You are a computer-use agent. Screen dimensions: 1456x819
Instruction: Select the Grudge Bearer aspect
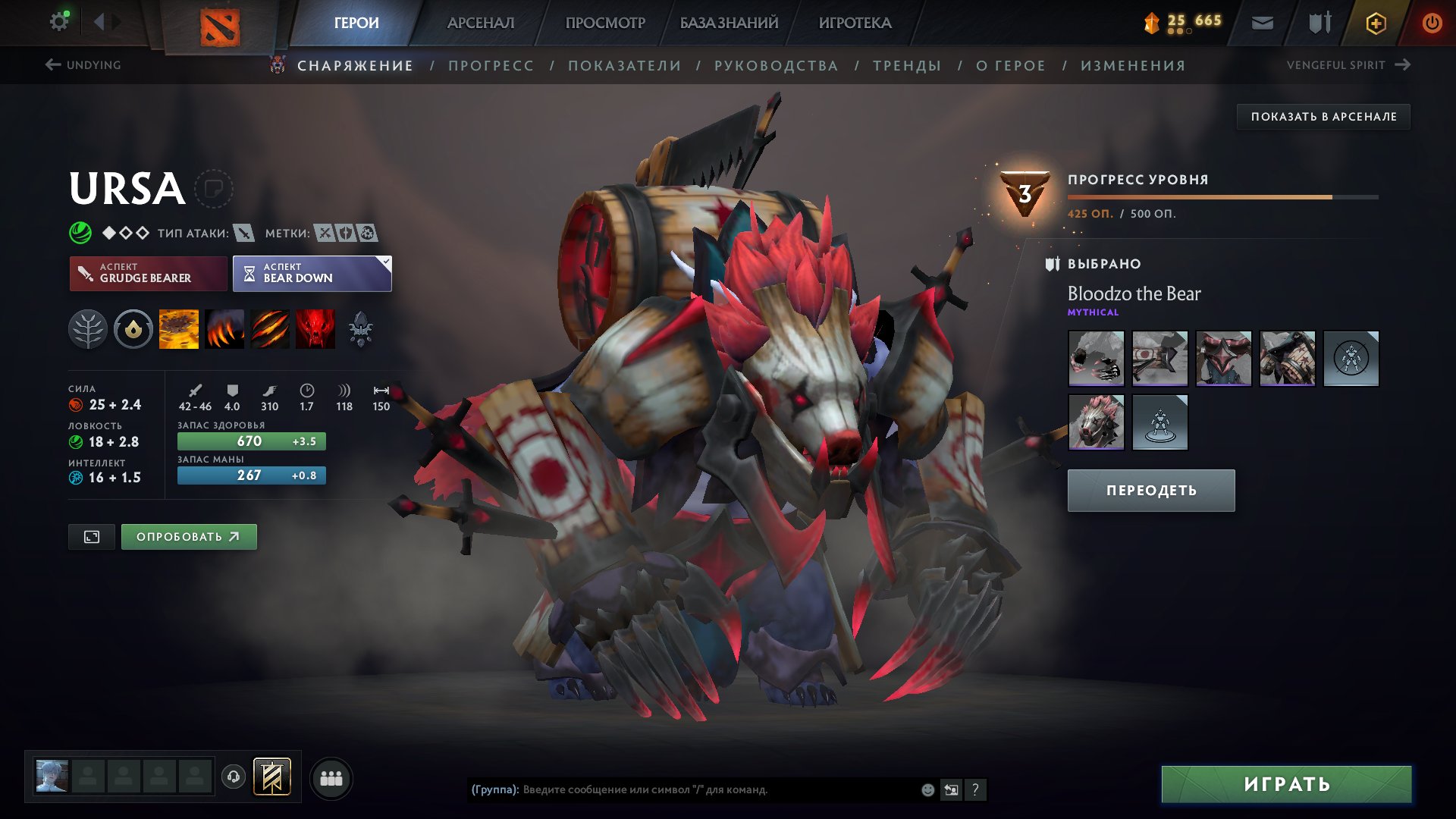click(x=148, y=273)
